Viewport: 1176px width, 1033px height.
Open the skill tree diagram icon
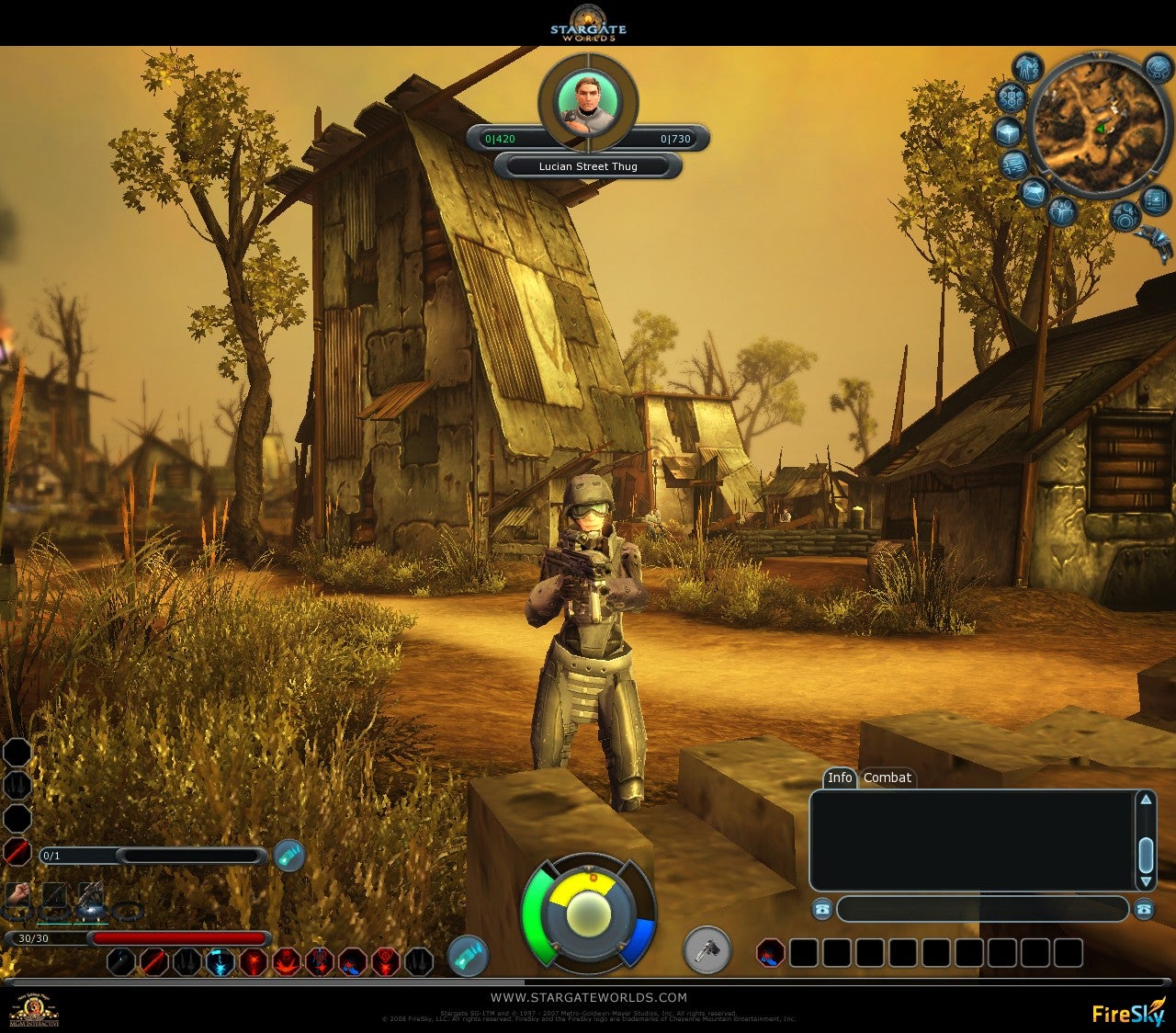point(1011,97)
